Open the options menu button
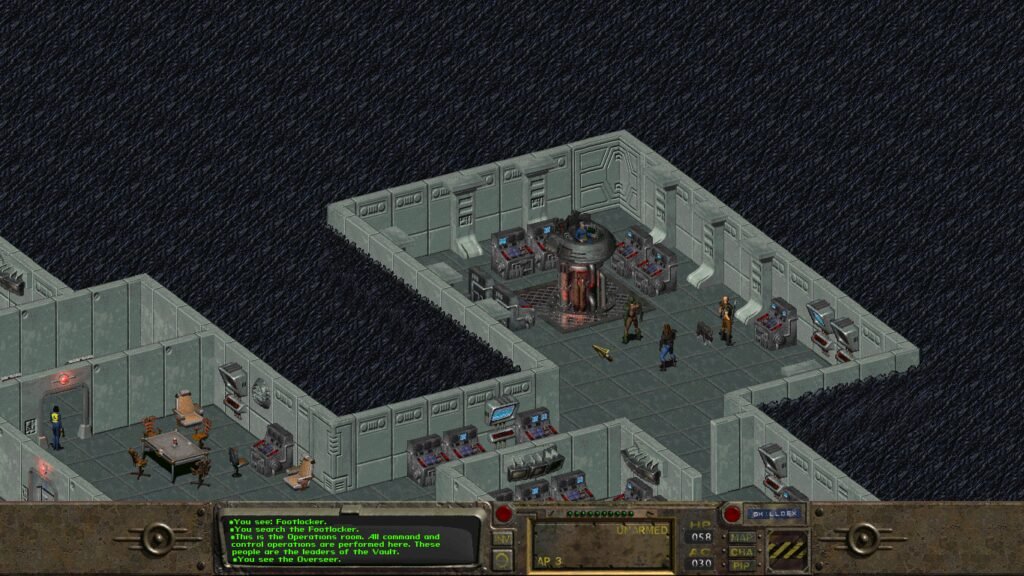Viewport: 1024px width, 576px height. coord(502,559)
